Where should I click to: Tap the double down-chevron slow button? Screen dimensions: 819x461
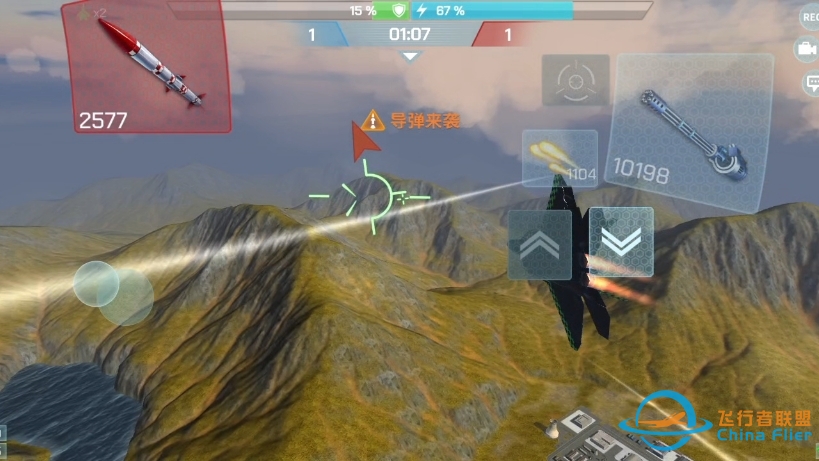pyautogui.click(x=621, y=242)
